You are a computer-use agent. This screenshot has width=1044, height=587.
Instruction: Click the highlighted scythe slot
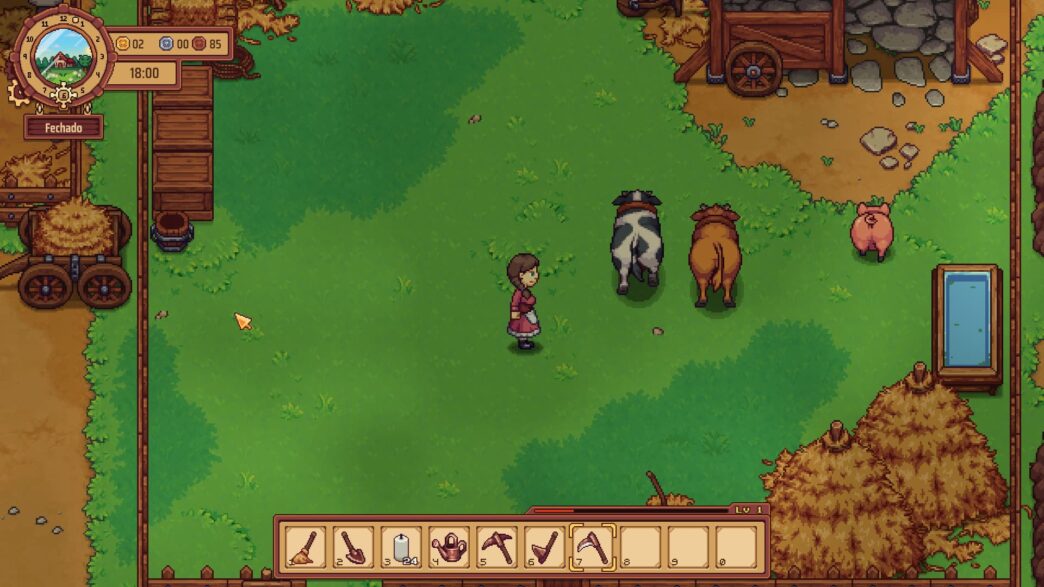593,546
